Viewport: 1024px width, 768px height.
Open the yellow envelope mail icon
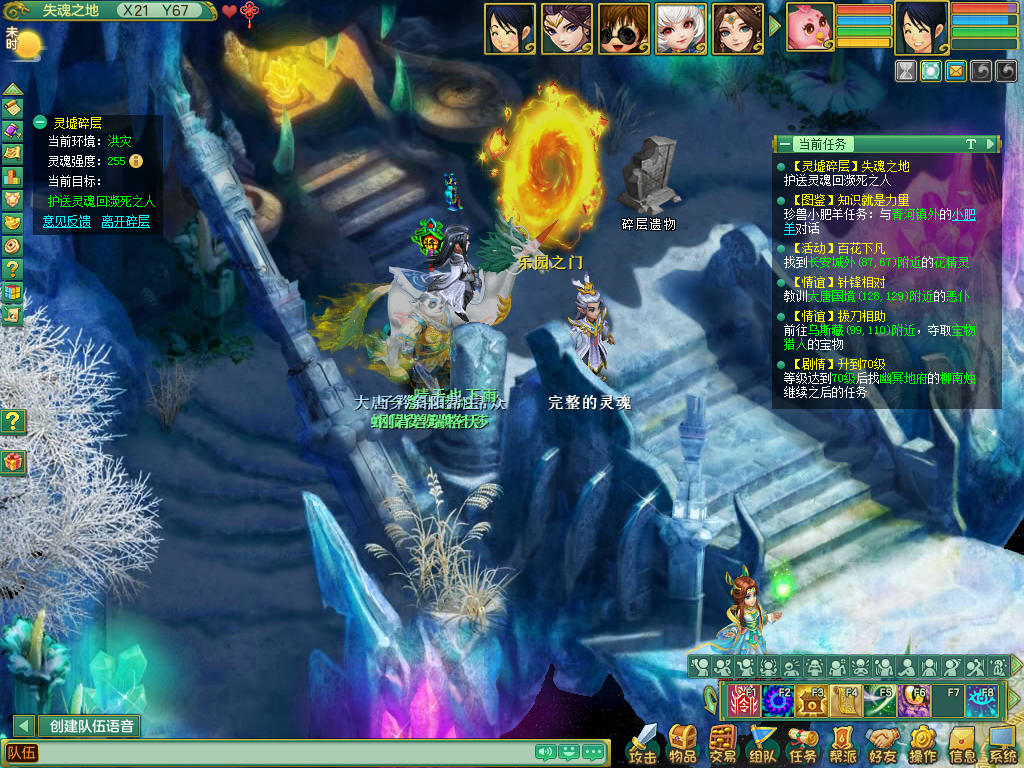(x=956, y=71)
